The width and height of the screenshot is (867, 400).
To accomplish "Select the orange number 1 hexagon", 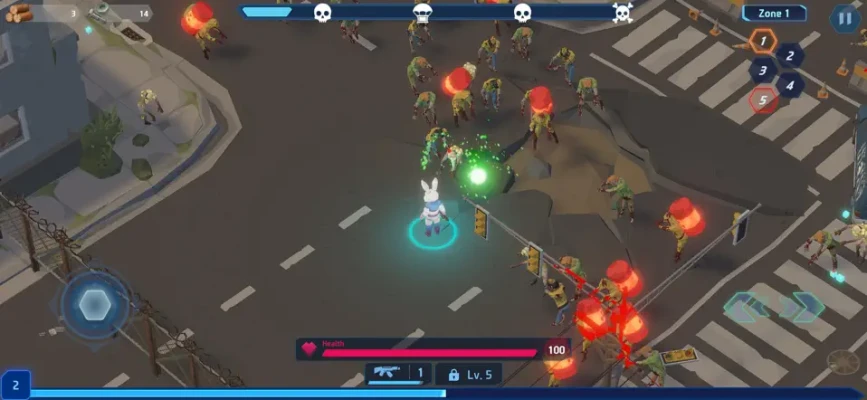I will [763, 42].
